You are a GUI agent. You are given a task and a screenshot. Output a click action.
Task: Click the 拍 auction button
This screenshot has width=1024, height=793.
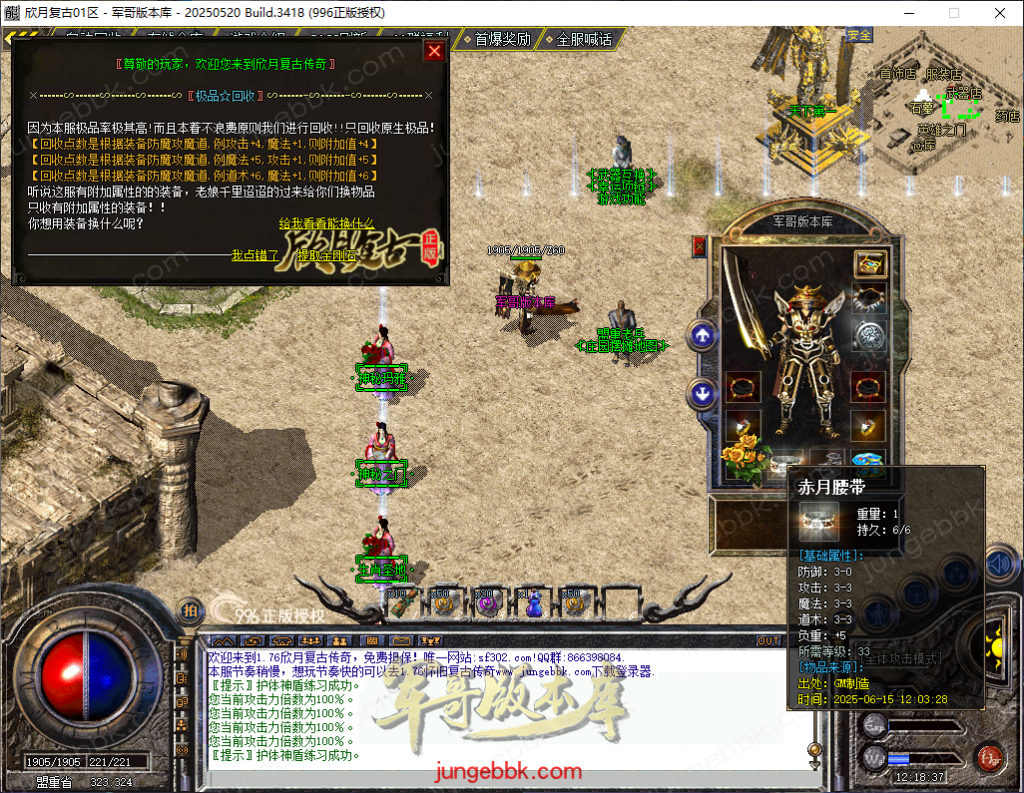pos(189,611)
